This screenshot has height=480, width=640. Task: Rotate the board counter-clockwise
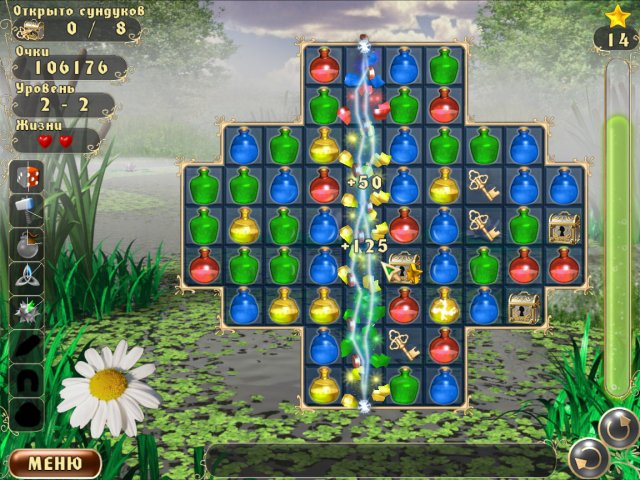(588, 460)
